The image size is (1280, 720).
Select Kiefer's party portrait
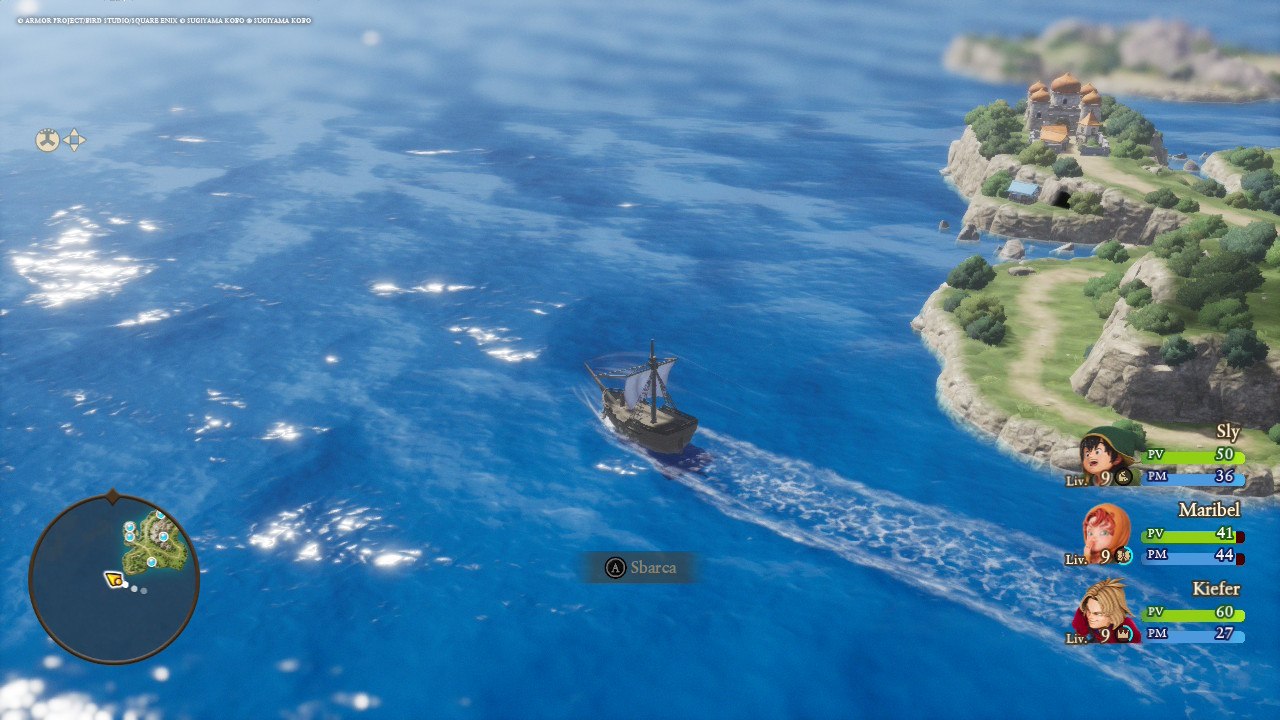click(x=1106, y=612)
